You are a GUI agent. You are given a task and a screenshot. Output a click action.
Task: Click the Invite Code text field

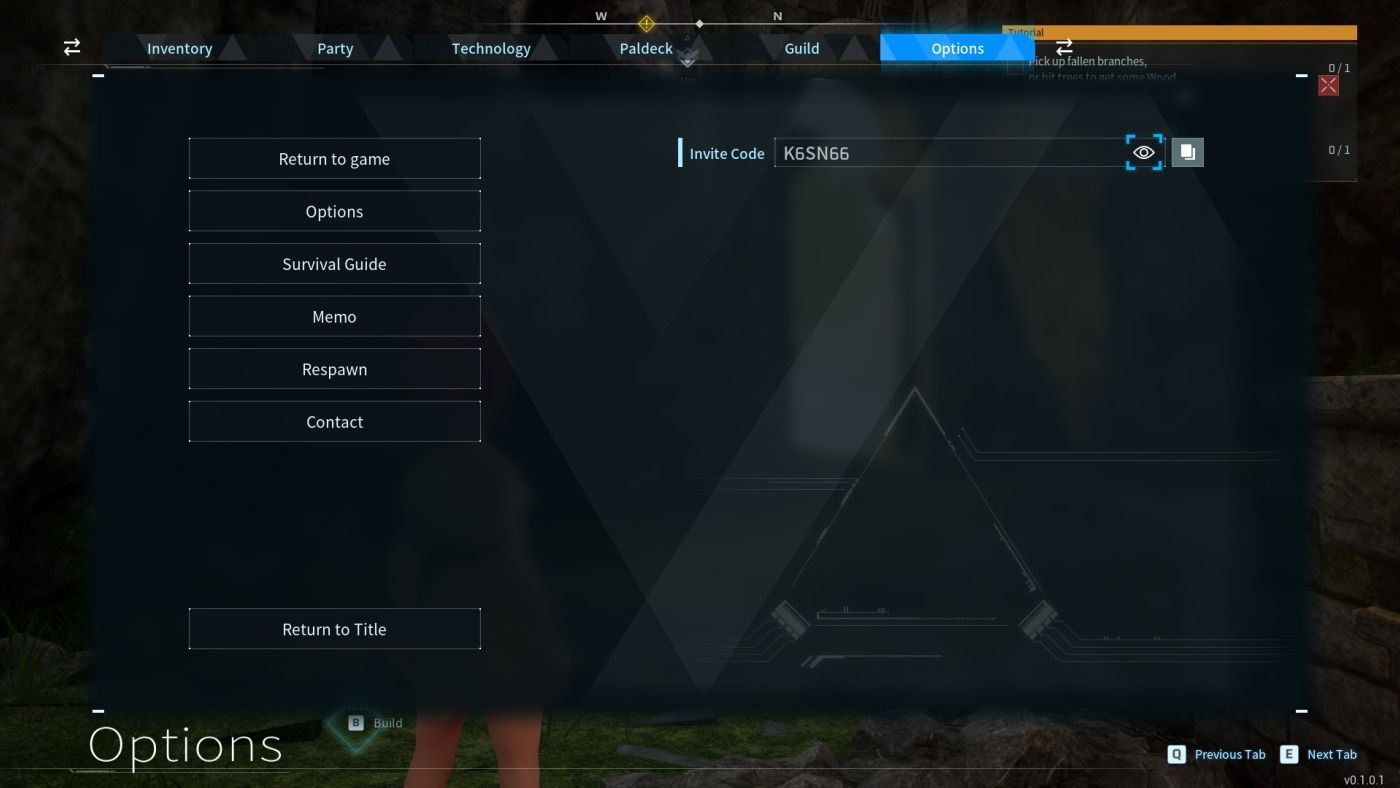tap(950, 152)
